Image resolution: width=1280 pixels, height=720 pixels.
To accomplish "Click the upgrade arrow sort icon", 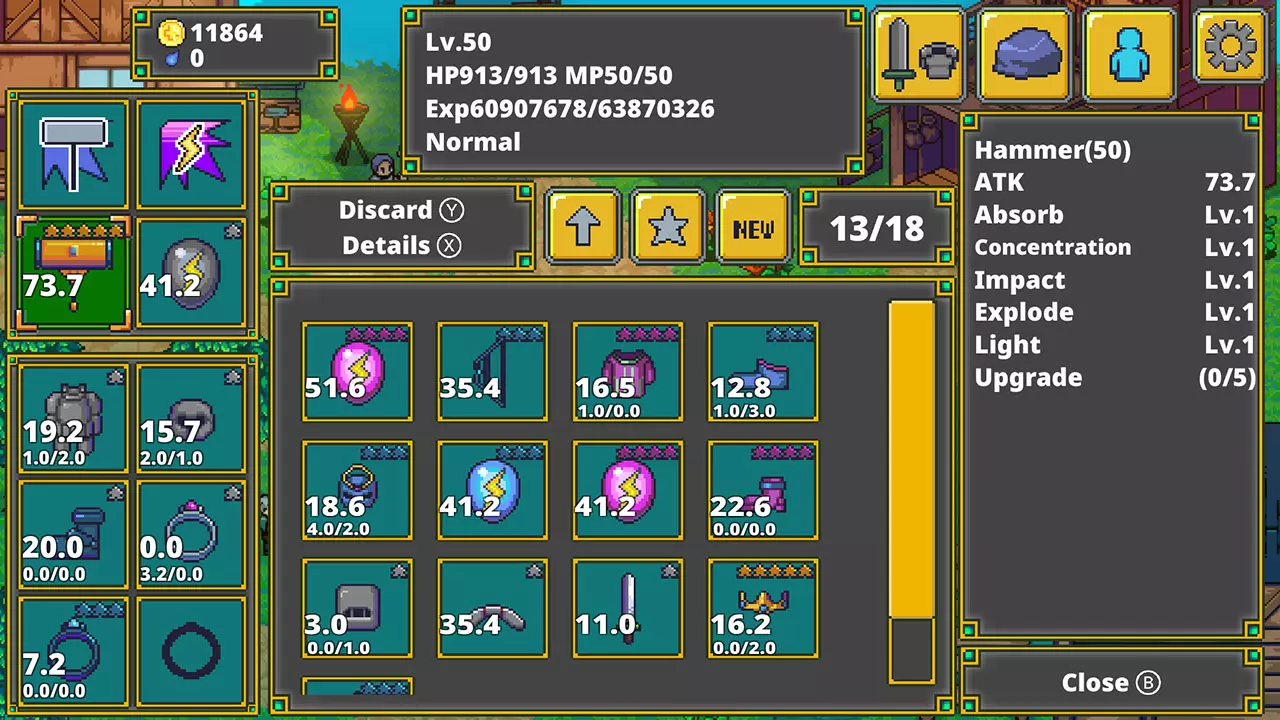I will point(583,226).
